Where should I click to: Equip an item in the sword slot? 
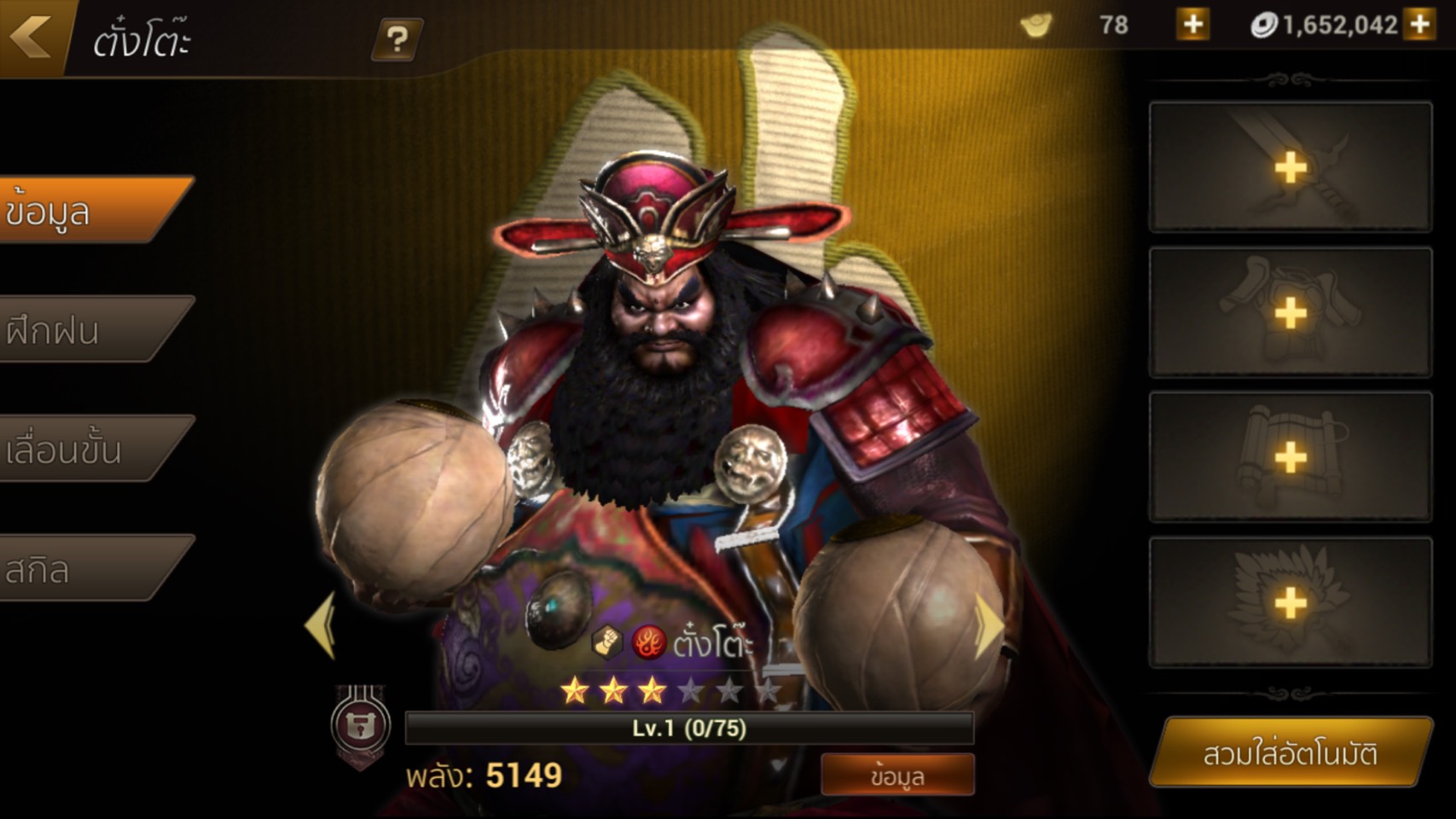[x=1290, y=167]
